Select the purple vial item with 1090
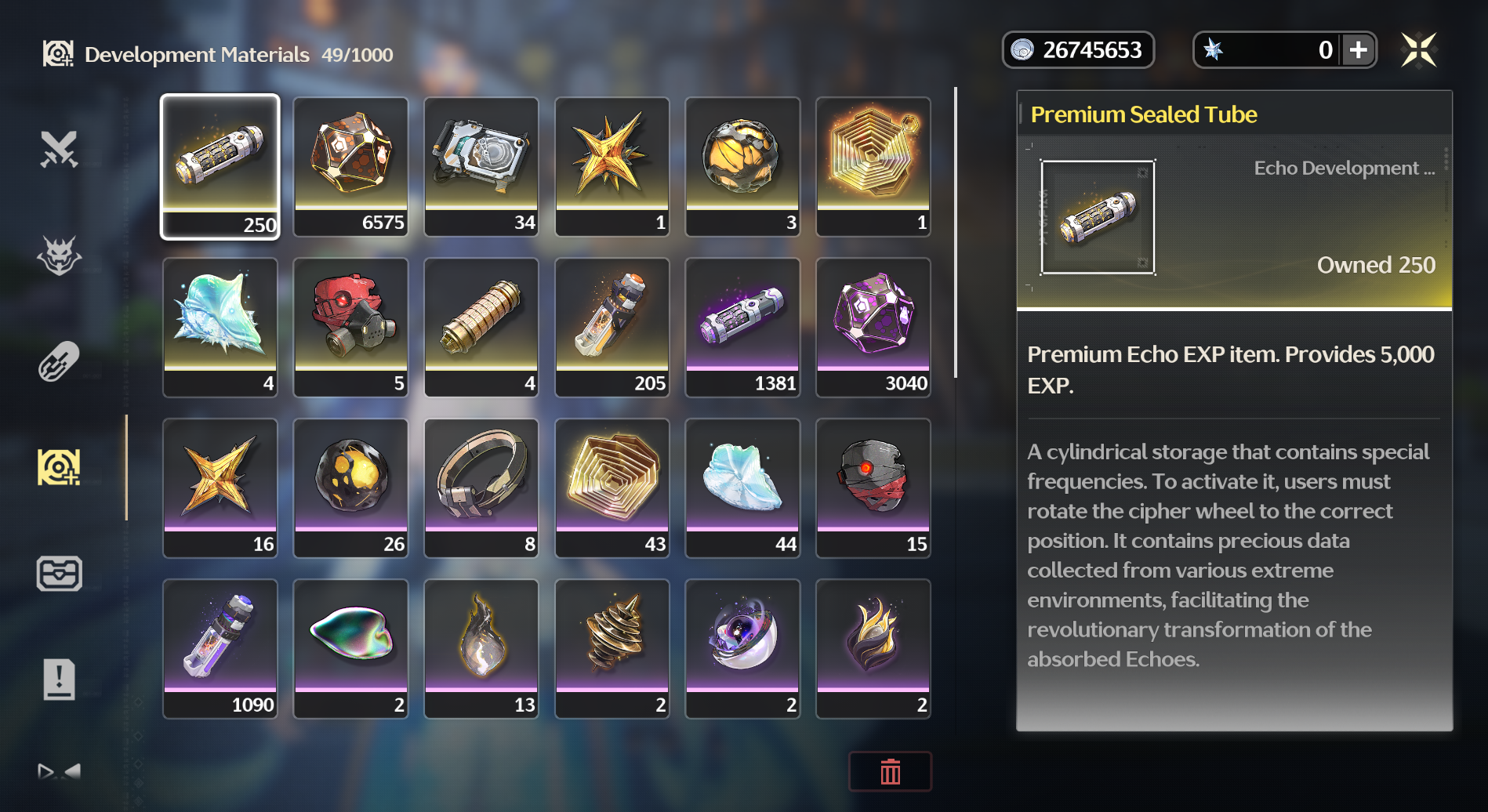The height and width of the screenshot is (812, 1488). click(x=220, y=648)
